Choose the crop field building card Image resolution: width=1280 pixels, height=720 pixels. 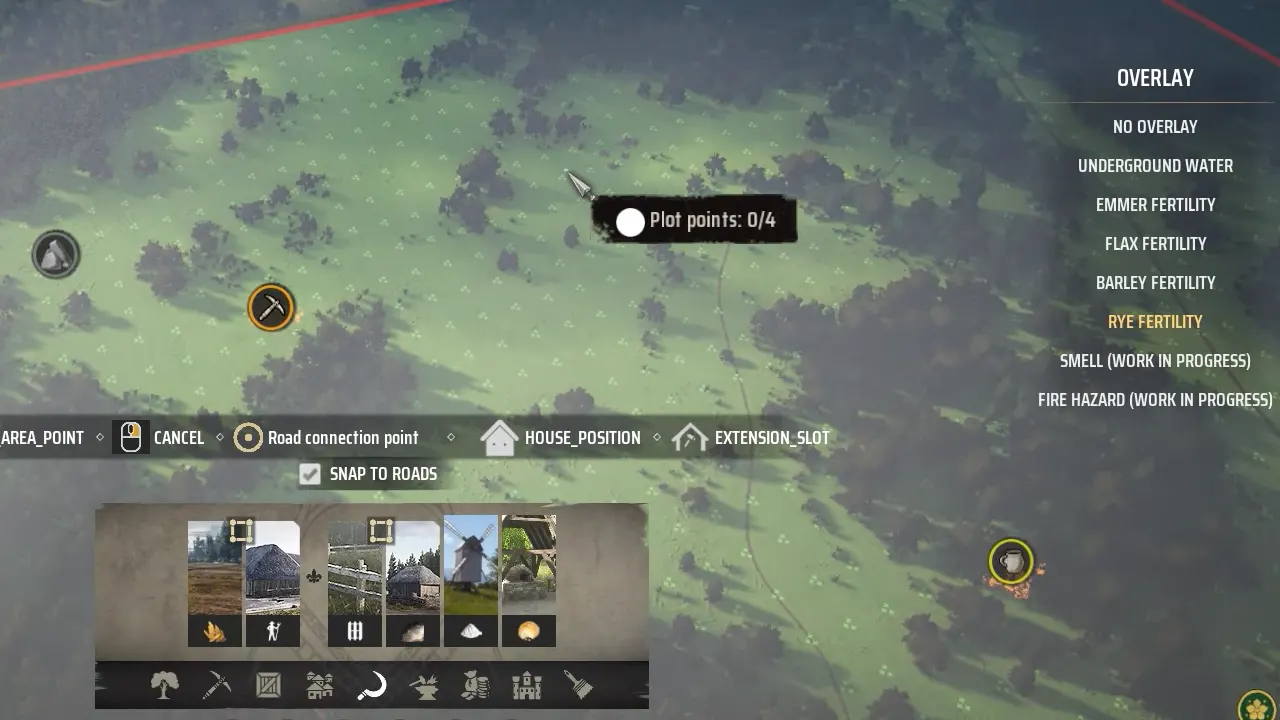pyautogui.click(x=215, y=582)
